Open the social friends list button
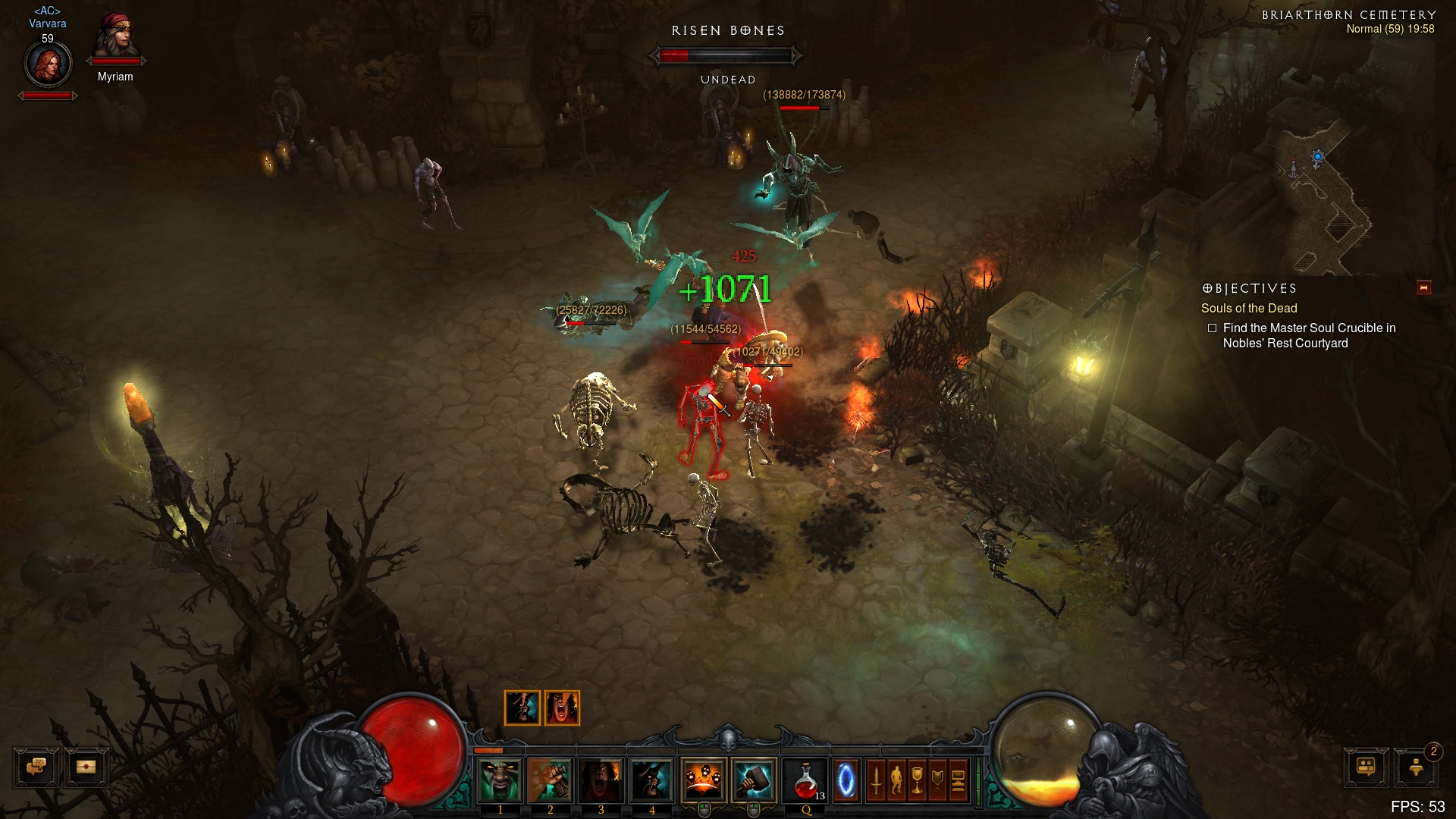1456x819 pixels. click(1366, 767)
